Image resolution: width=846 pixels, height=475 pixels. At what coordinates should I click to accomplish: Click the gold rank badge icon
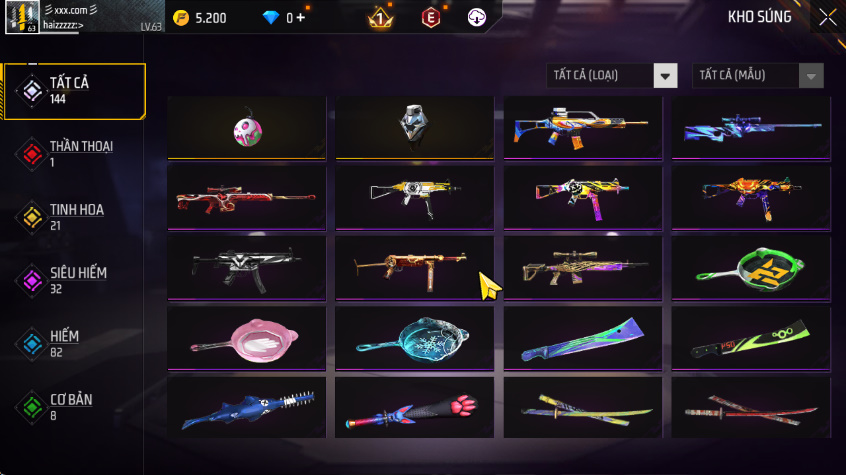(381, 18)
